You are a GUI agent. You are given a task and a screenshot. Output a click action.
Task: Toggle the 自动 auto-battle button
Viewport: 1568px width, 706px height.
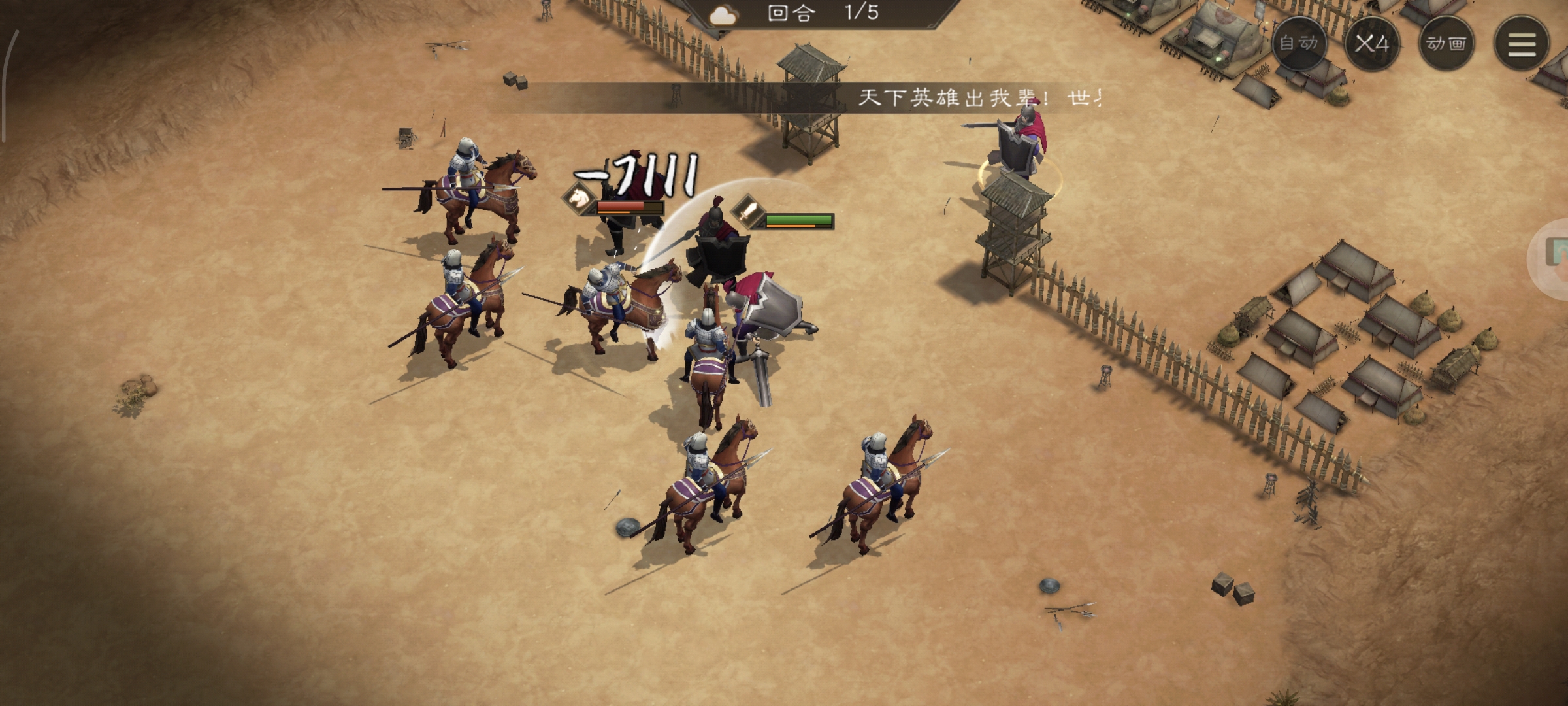tap(1299, 43)
